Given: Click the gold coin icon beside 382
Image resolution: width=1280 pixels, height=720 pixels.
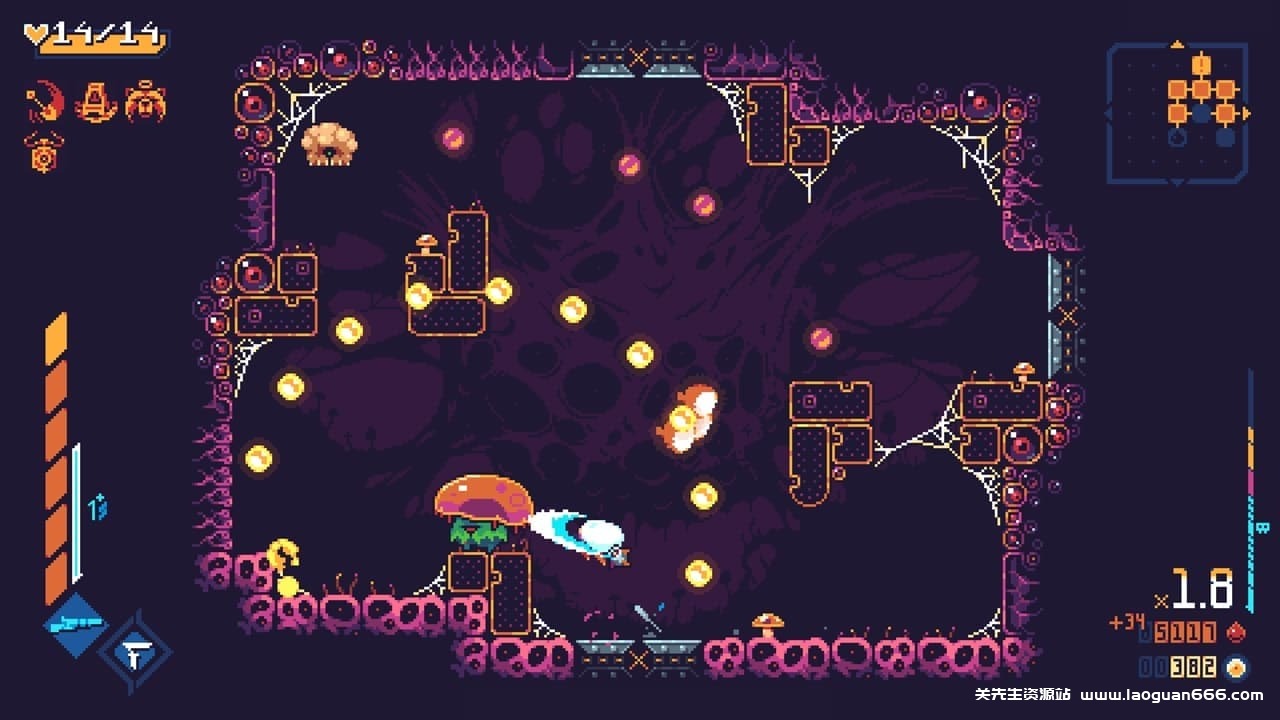Looking at the screenshot, I should pos(1236,668).
